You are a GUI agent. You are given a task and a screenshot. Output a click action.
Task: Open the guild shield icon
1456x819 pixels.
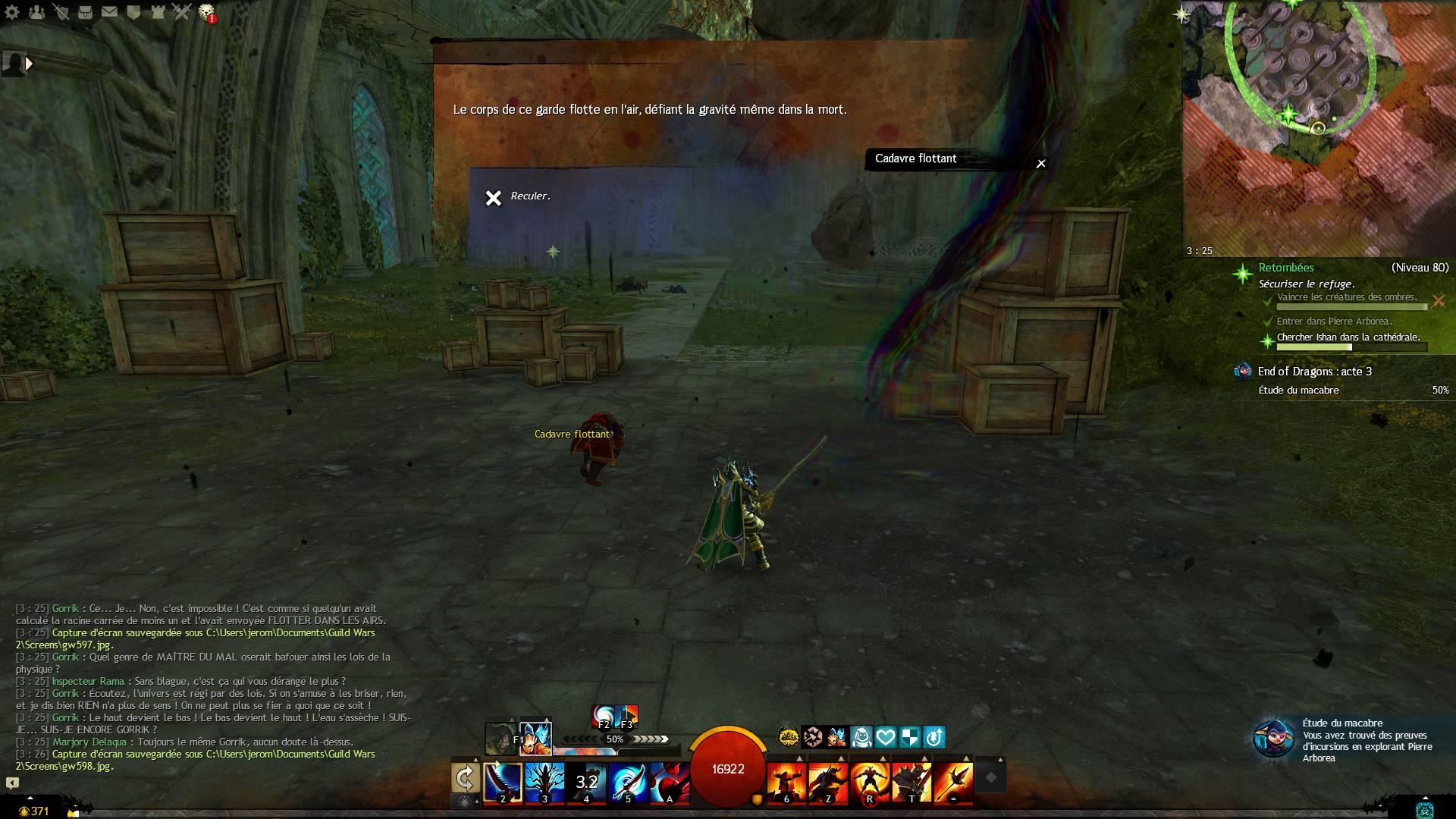tap(133, 11)
